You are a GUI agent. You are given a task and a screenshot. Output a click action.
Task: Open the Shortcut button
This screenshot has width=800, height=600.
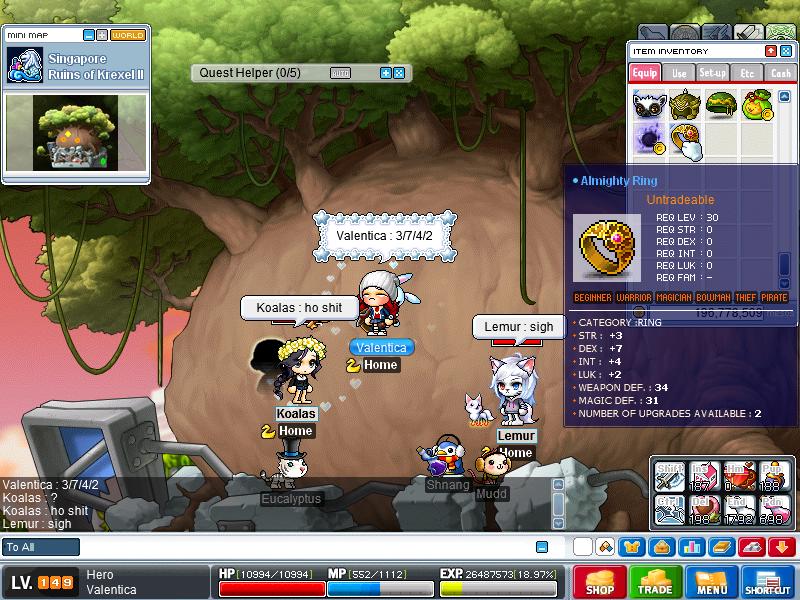pos(768,583)
